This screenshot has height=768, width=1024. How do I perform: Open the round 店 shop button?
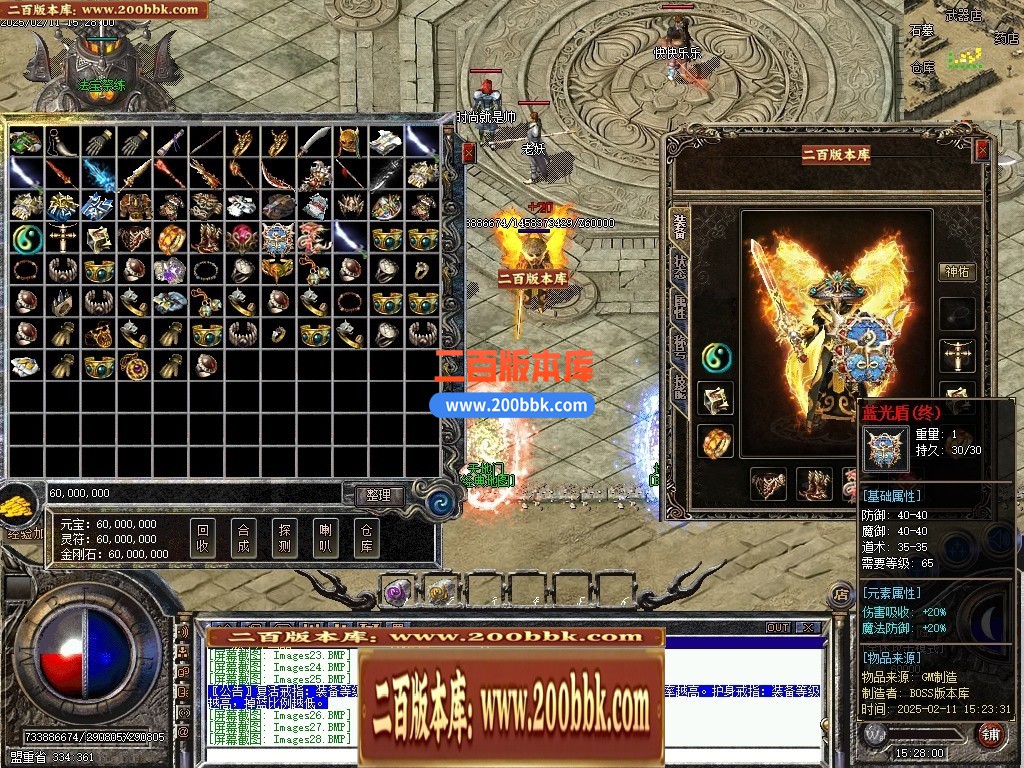(x=840, y=593)
